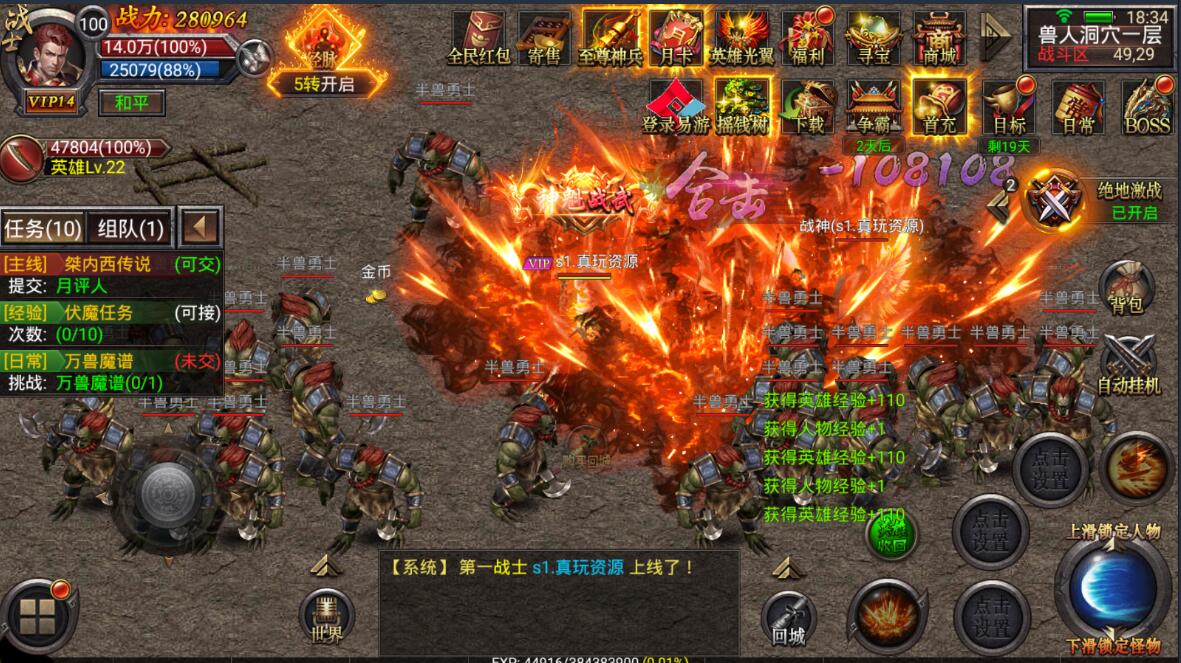Change the 和平 attack mode button
Screen dimensions: 1181x663
point(131,102)
